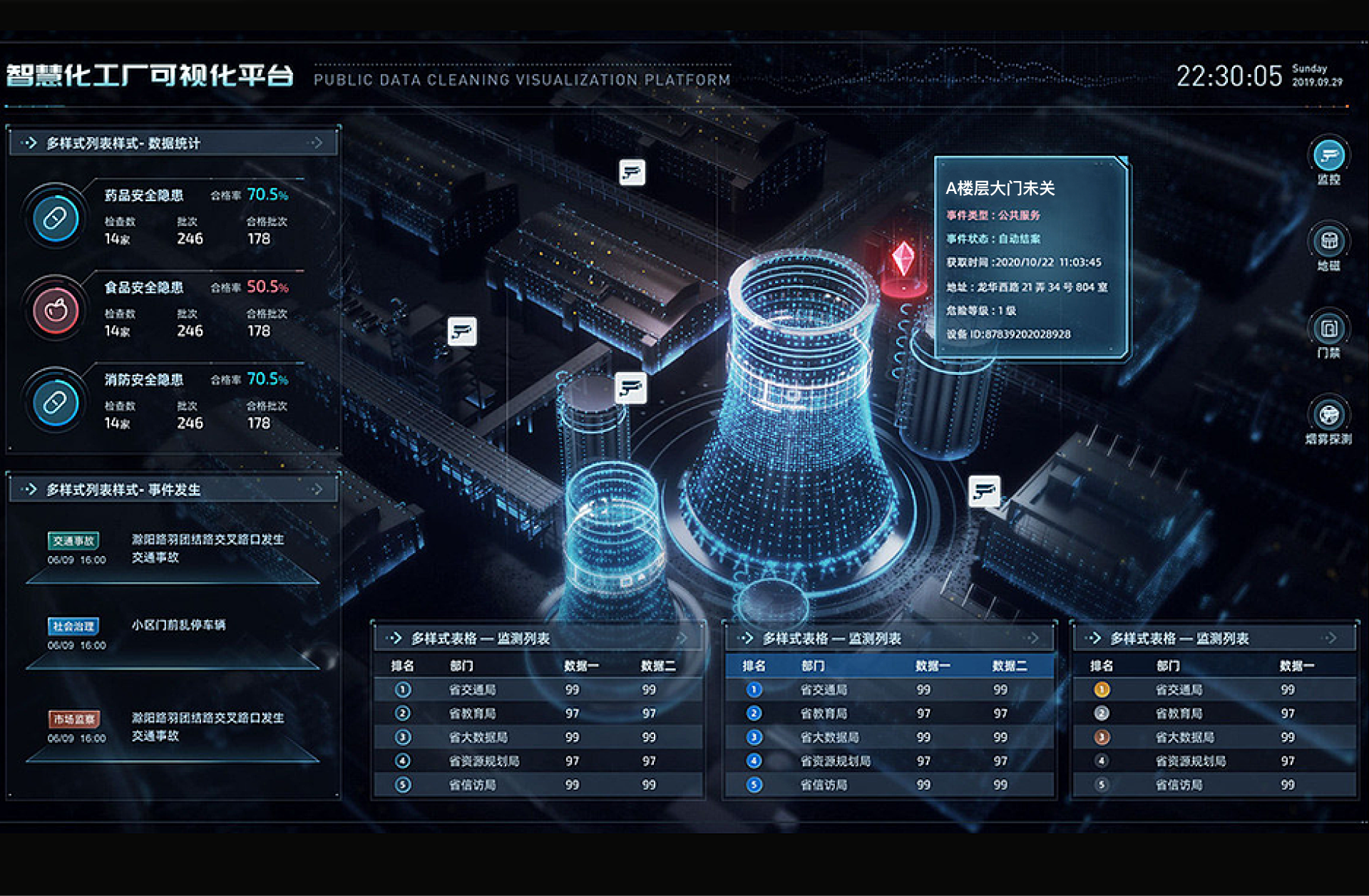Activate the 烟雾探测 smoke detection icon
Viewport: 1369px width, 896px height.
[x=1328, y=415]
